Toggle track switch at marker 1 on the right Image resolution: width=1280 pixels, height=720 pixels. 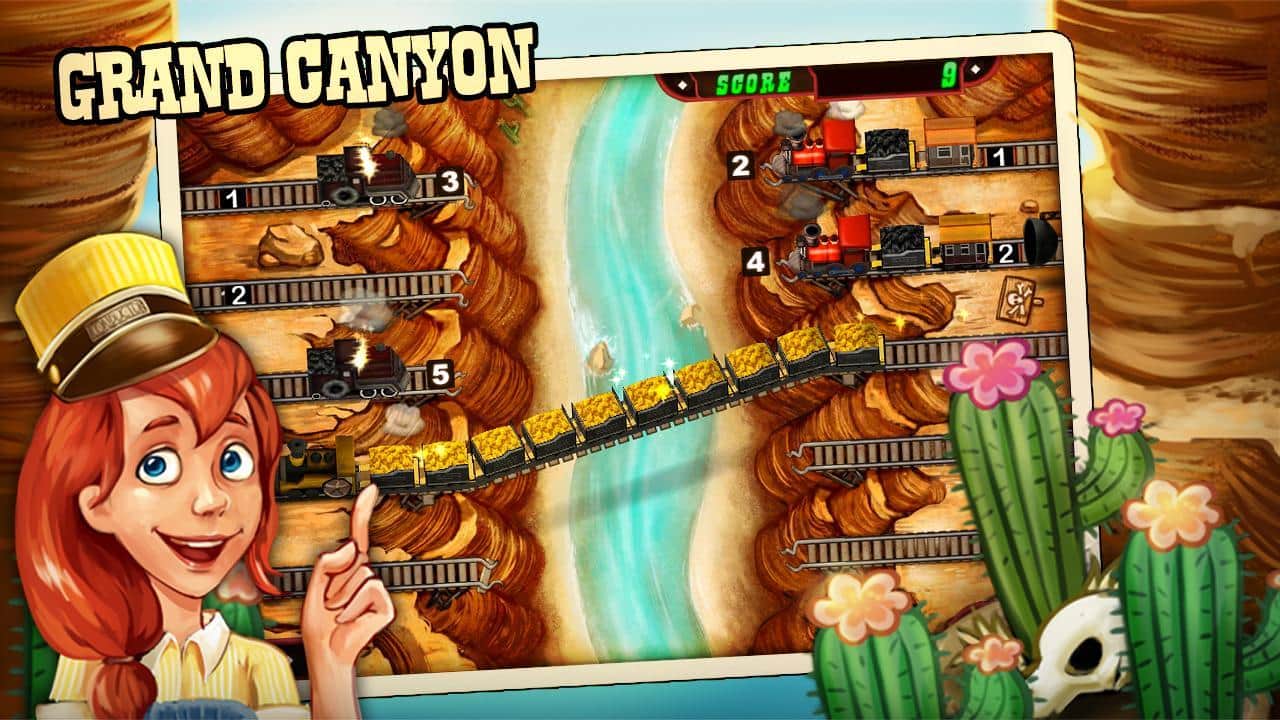click(1001, 160)
